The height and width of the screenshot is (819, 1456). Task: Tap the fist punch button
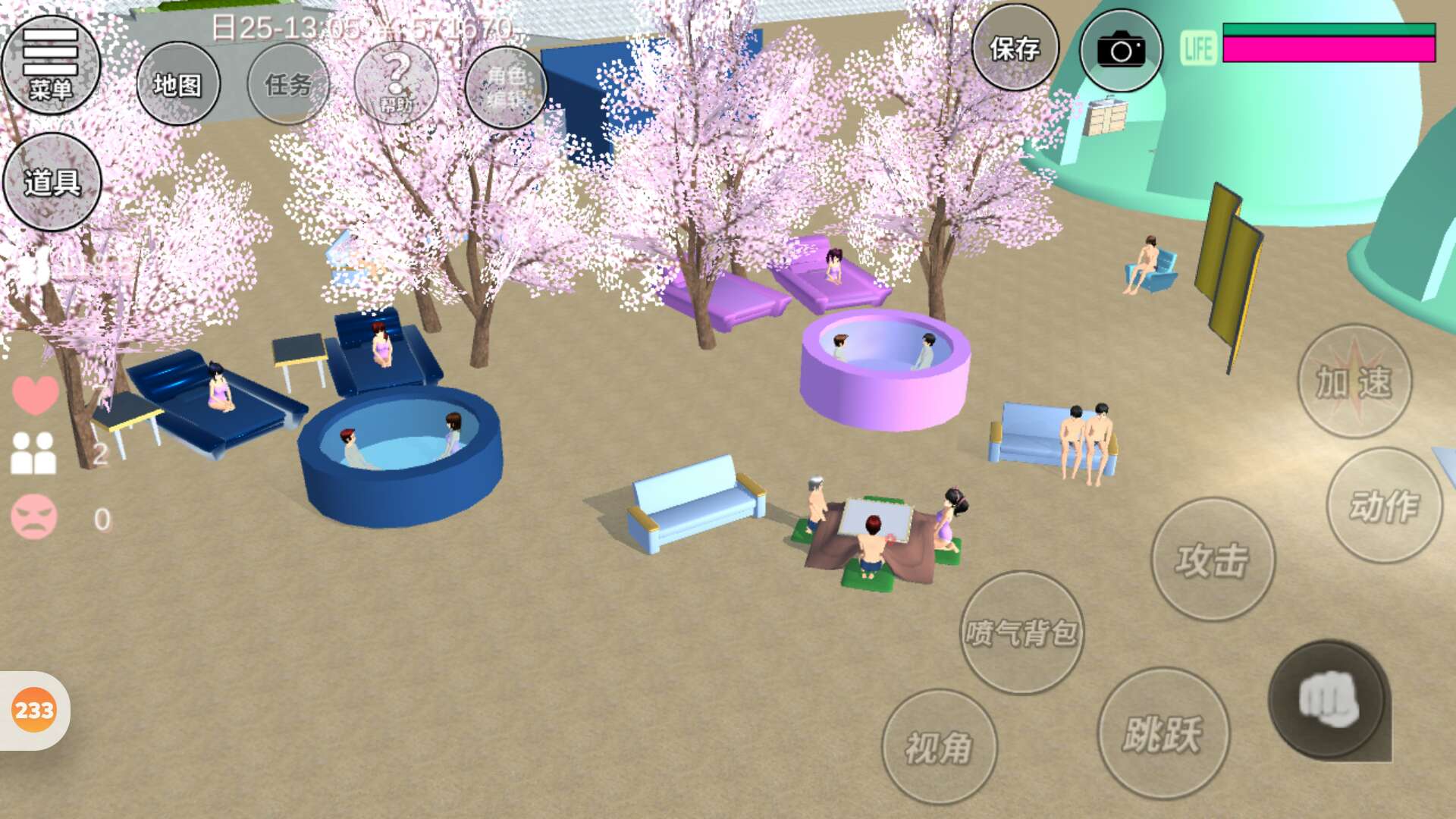[x=1329, y=700]
